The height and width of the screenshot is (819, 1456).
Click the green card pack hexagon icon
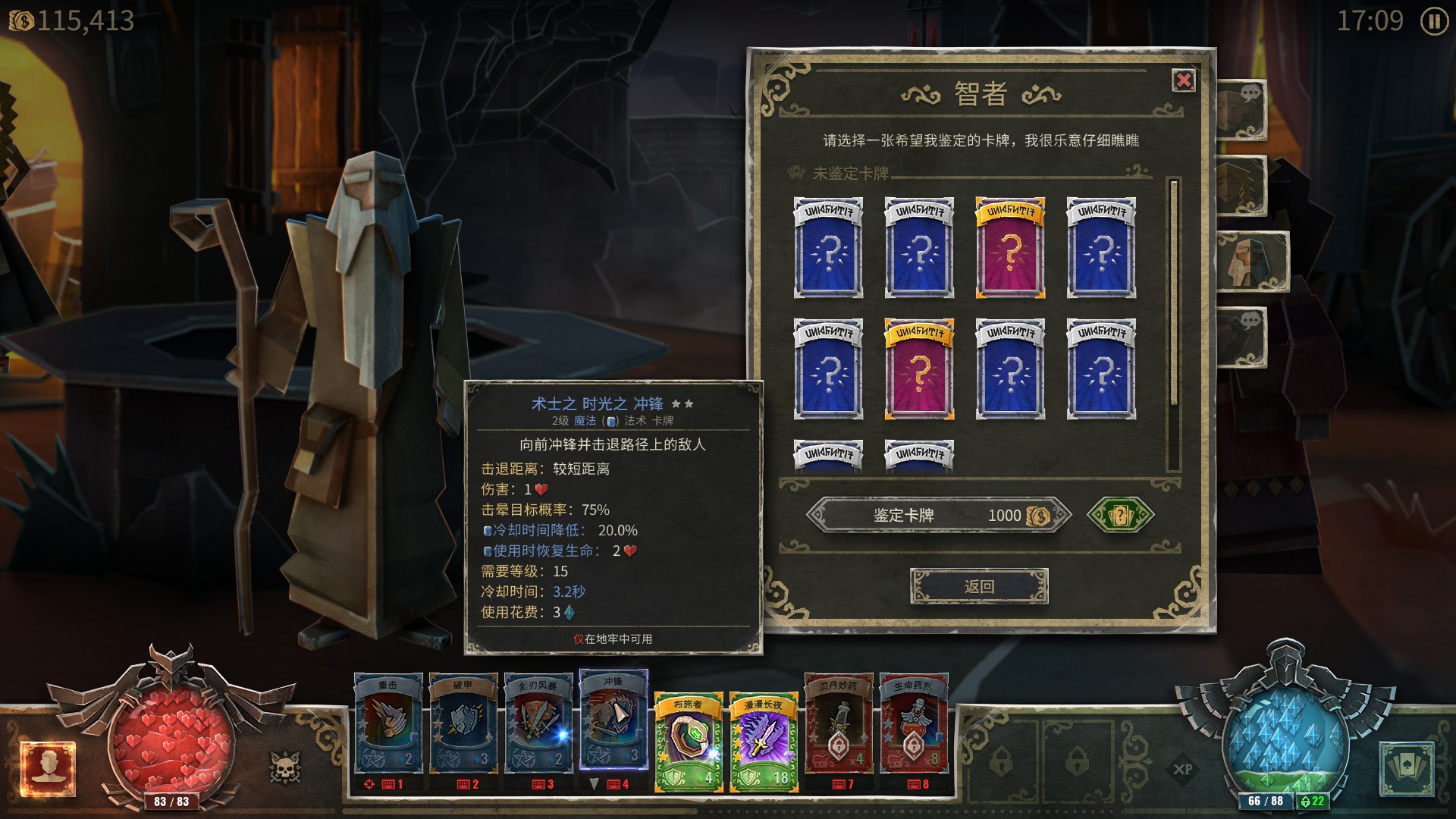coord(1121,515)
